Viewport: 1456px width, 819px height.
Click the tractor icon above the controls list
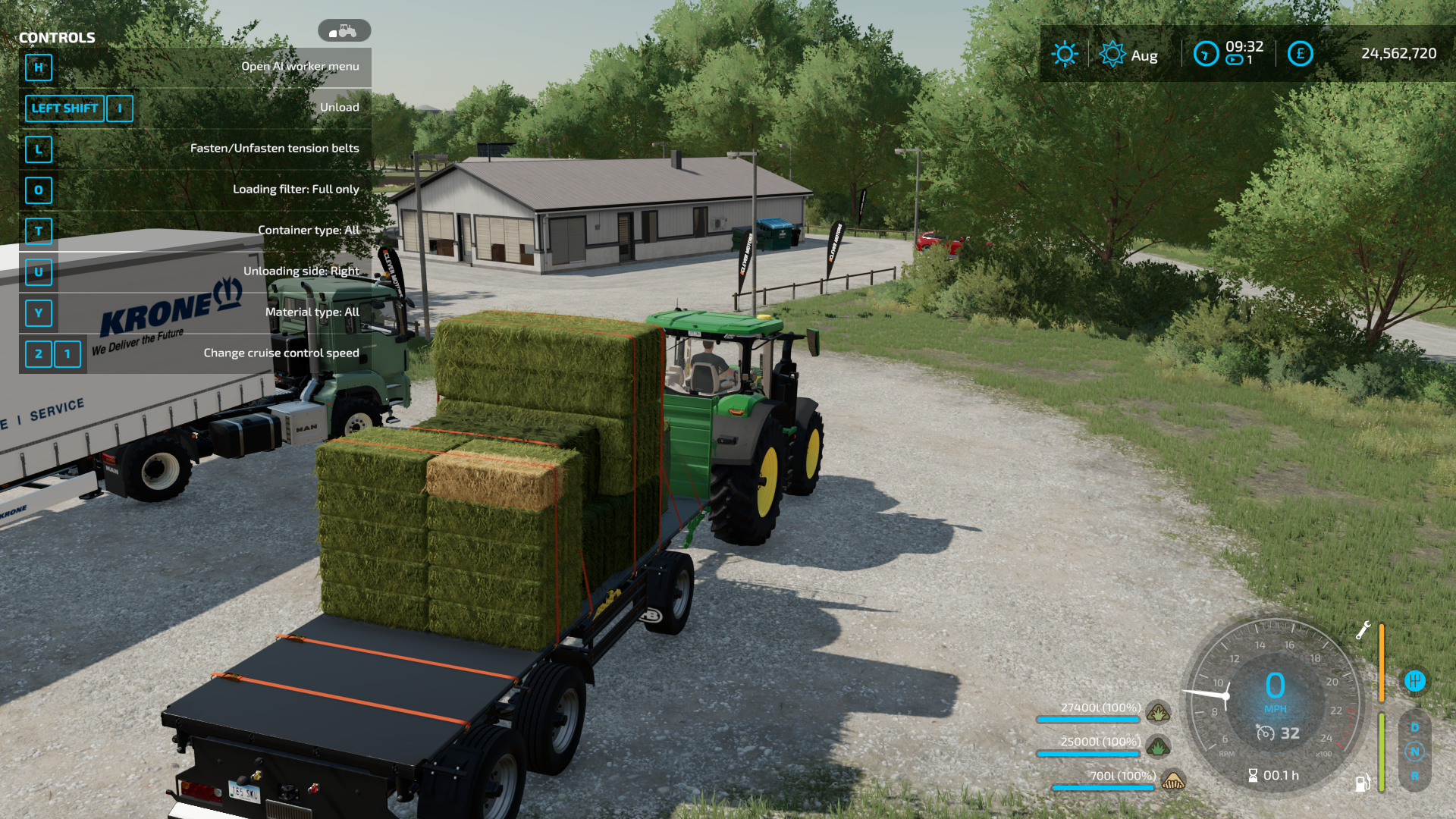(344, 31)
